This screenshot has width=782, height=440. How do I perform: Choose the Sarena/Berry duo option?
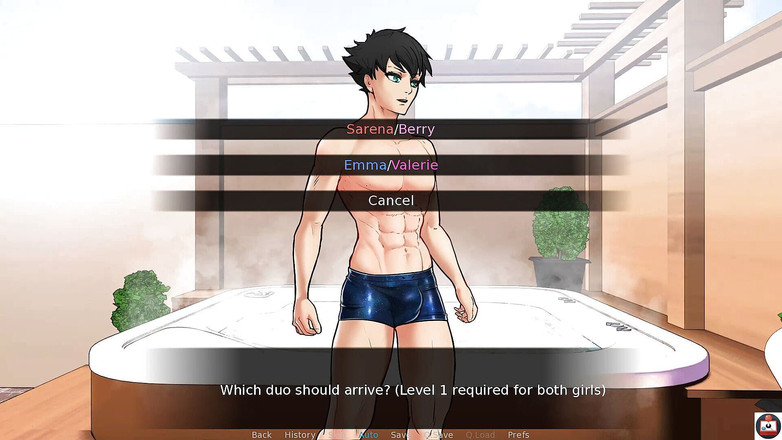tap(390, 129)
